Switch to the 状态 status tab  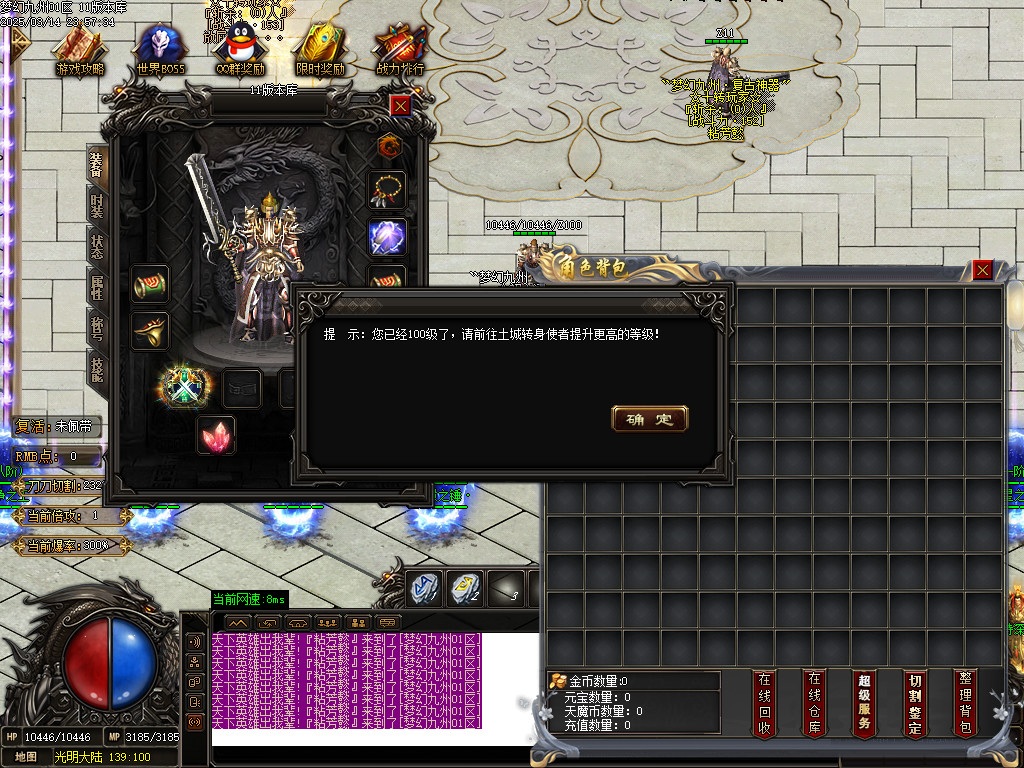tap(97, 247)
